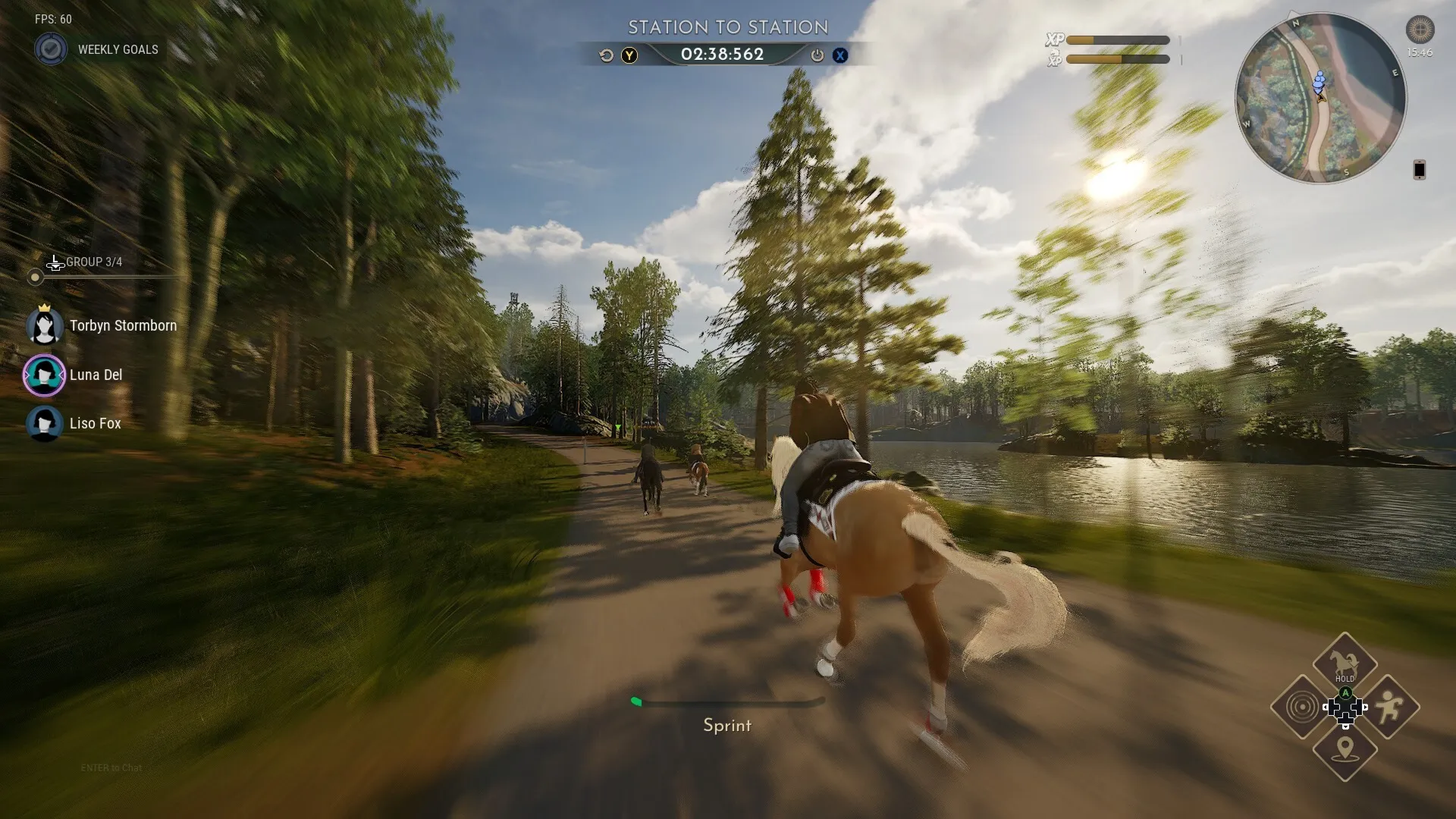This screenshot has width=1456, height=819.
Task: Click the Group 3/4 header icon
Action: pos(55,263)
